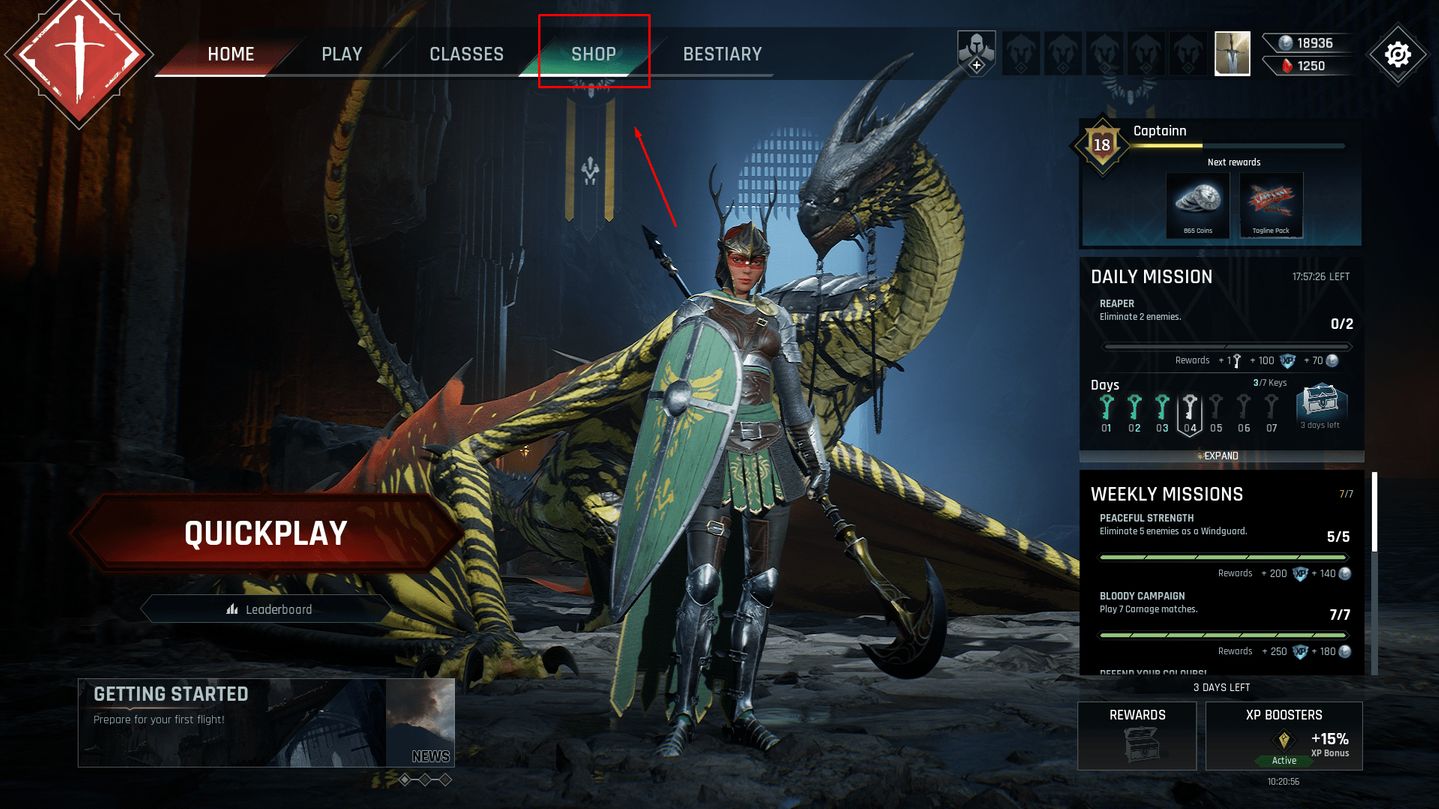1439x809 pixels.
Task: Open the player banner portrait
Action: [x=1232, y=54]
